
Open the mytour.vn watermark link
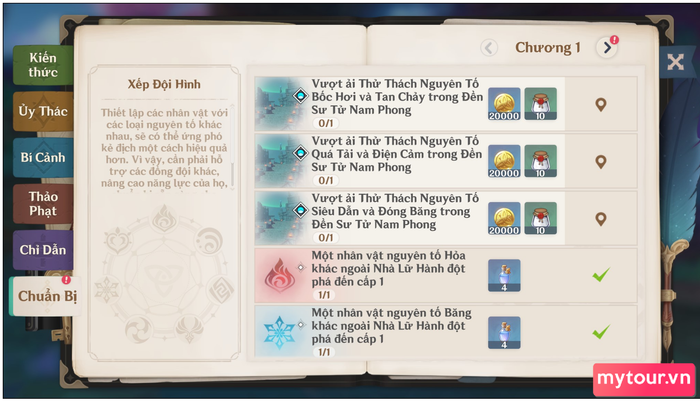point(645,379)
